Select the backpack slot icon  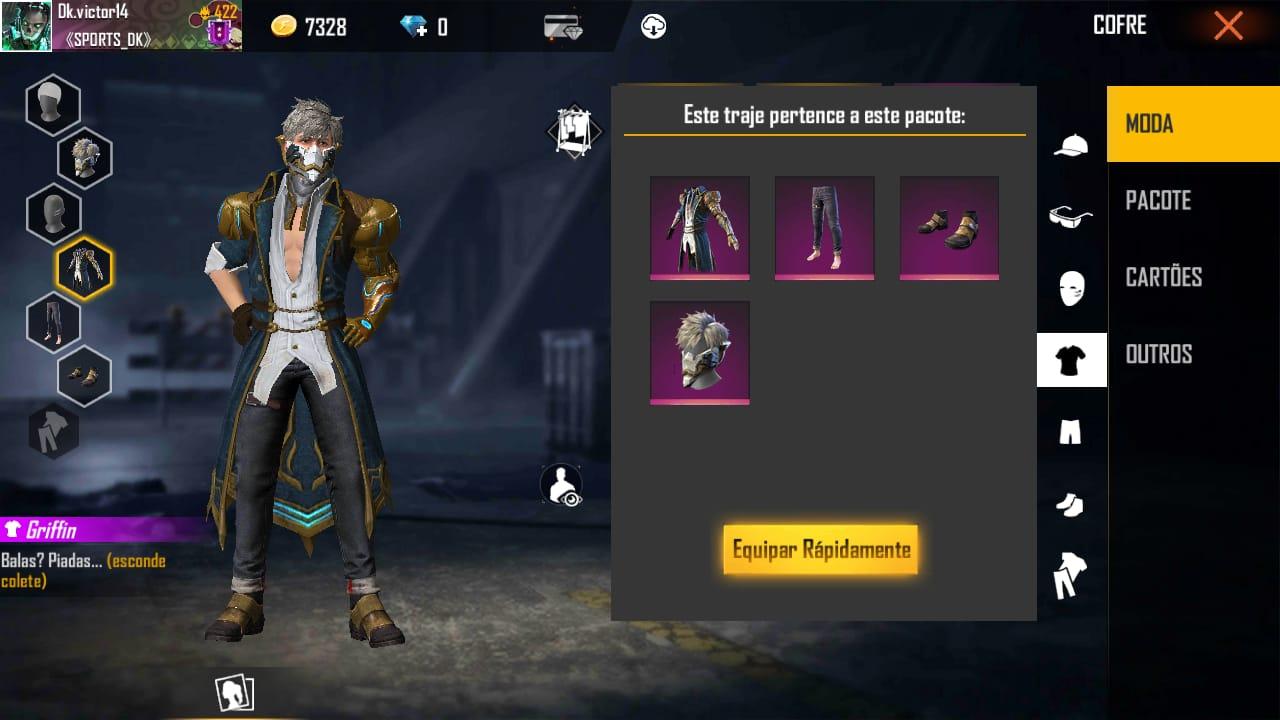(54, 432)
